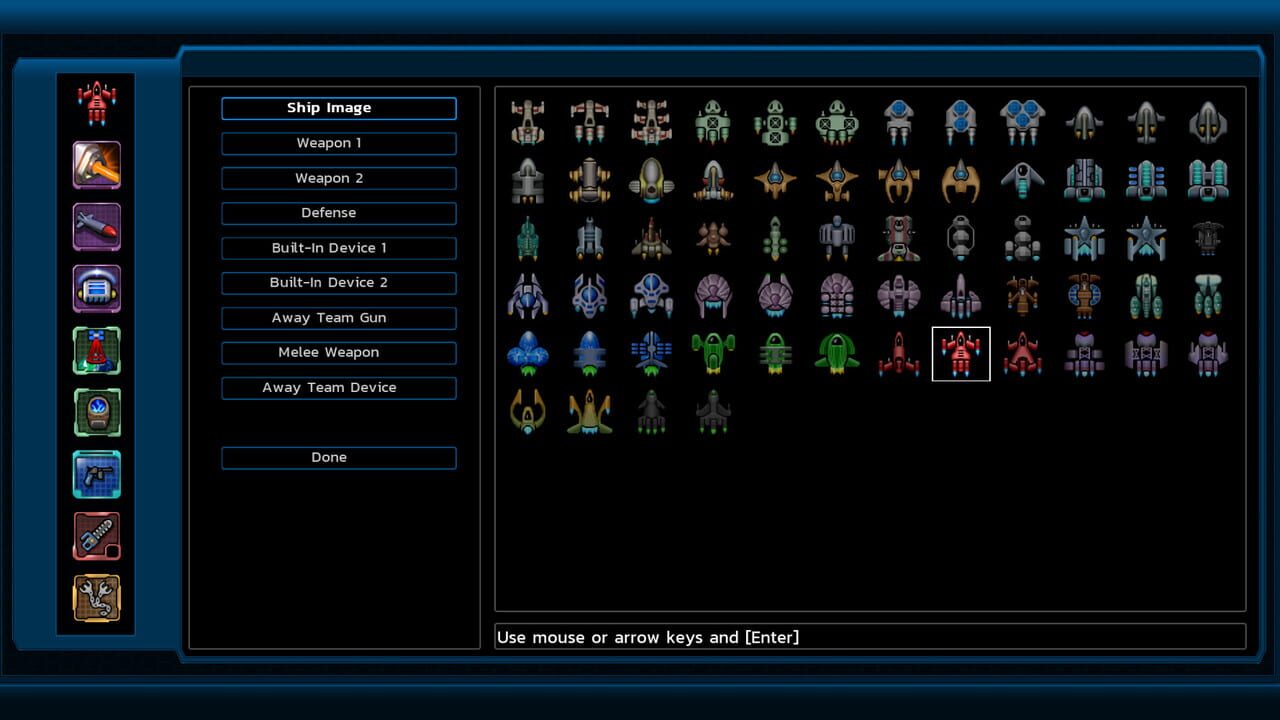The height and width of the screenshot is (720, 1280).
Task: Click the Defense button
Action: [338, 213]
